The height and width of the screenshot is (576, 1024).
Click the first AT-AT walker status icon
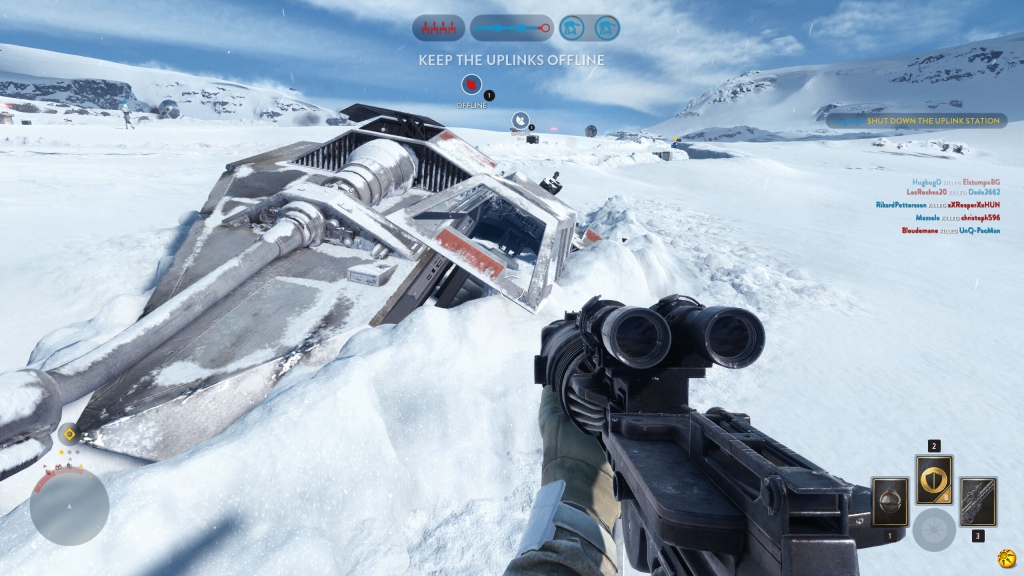pos(572,28)
